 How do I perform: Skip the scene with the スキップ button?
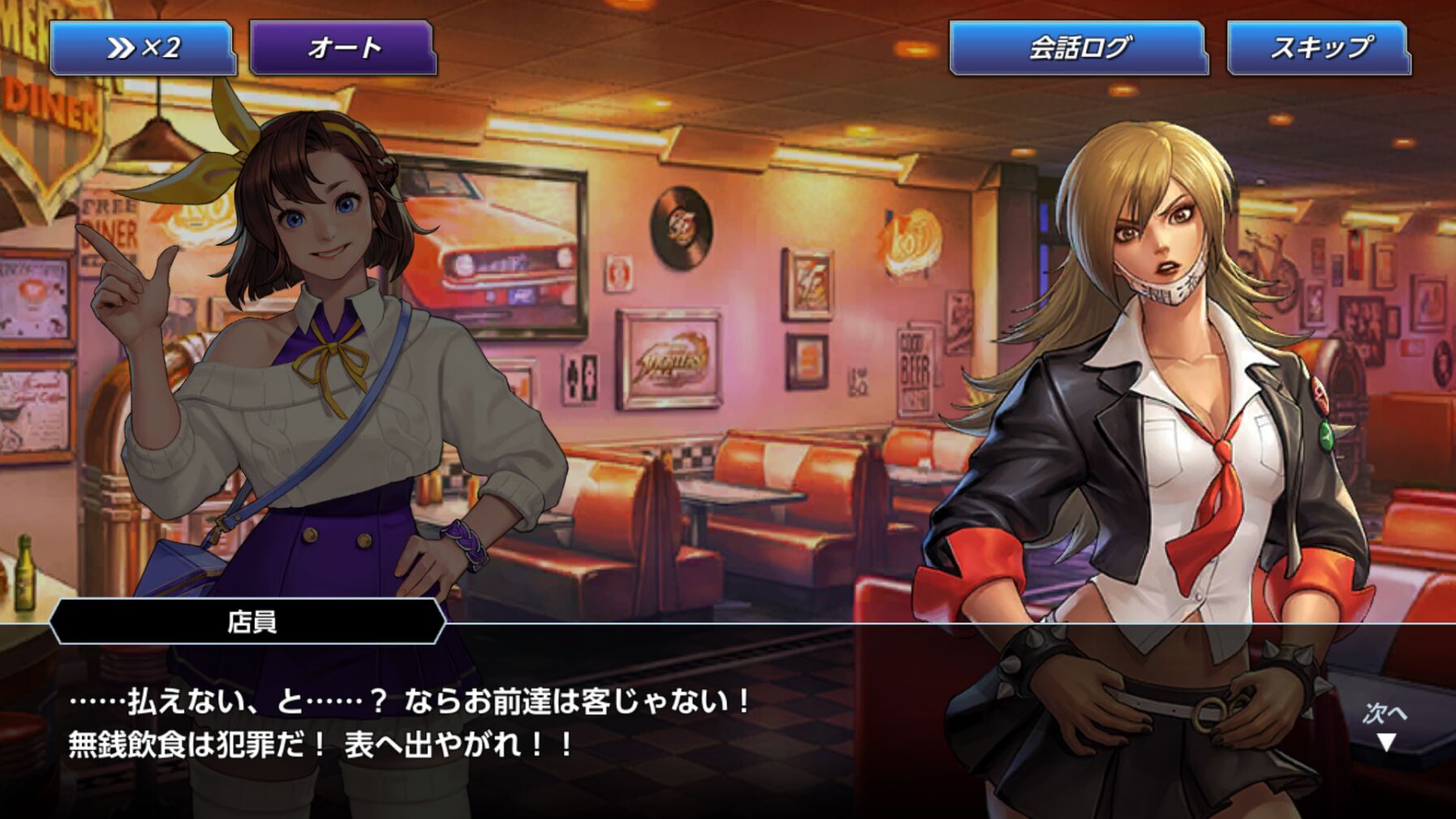coord(1320,49)
